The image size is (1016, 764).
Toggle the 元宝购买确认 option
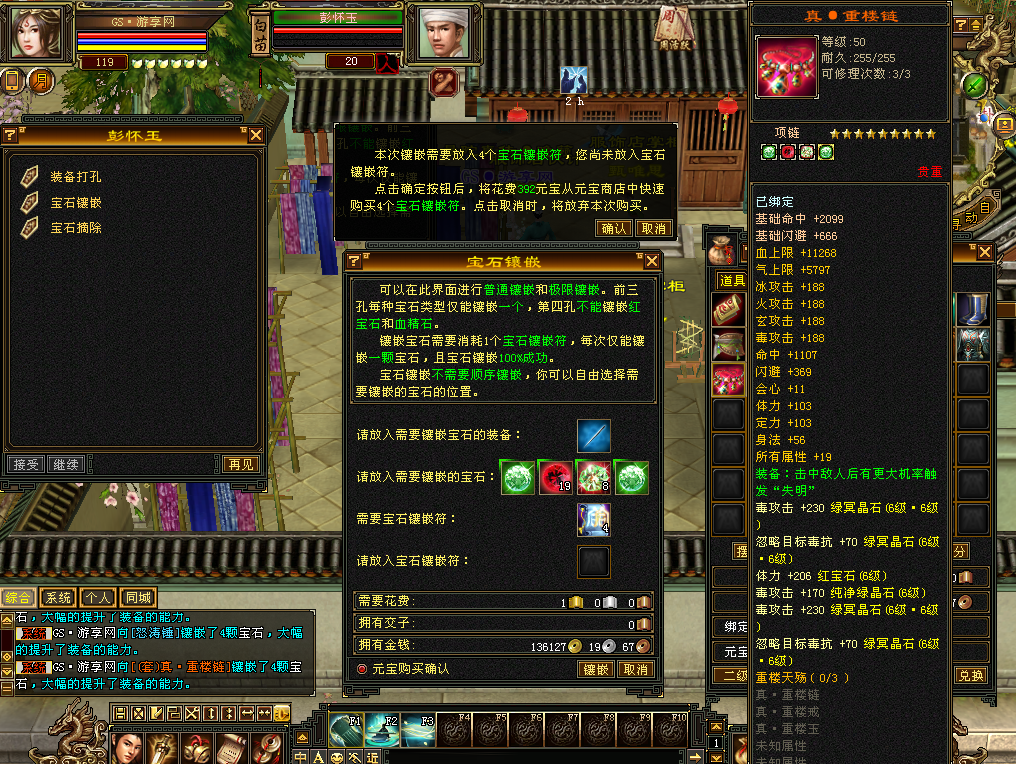(x=362, y=669)
